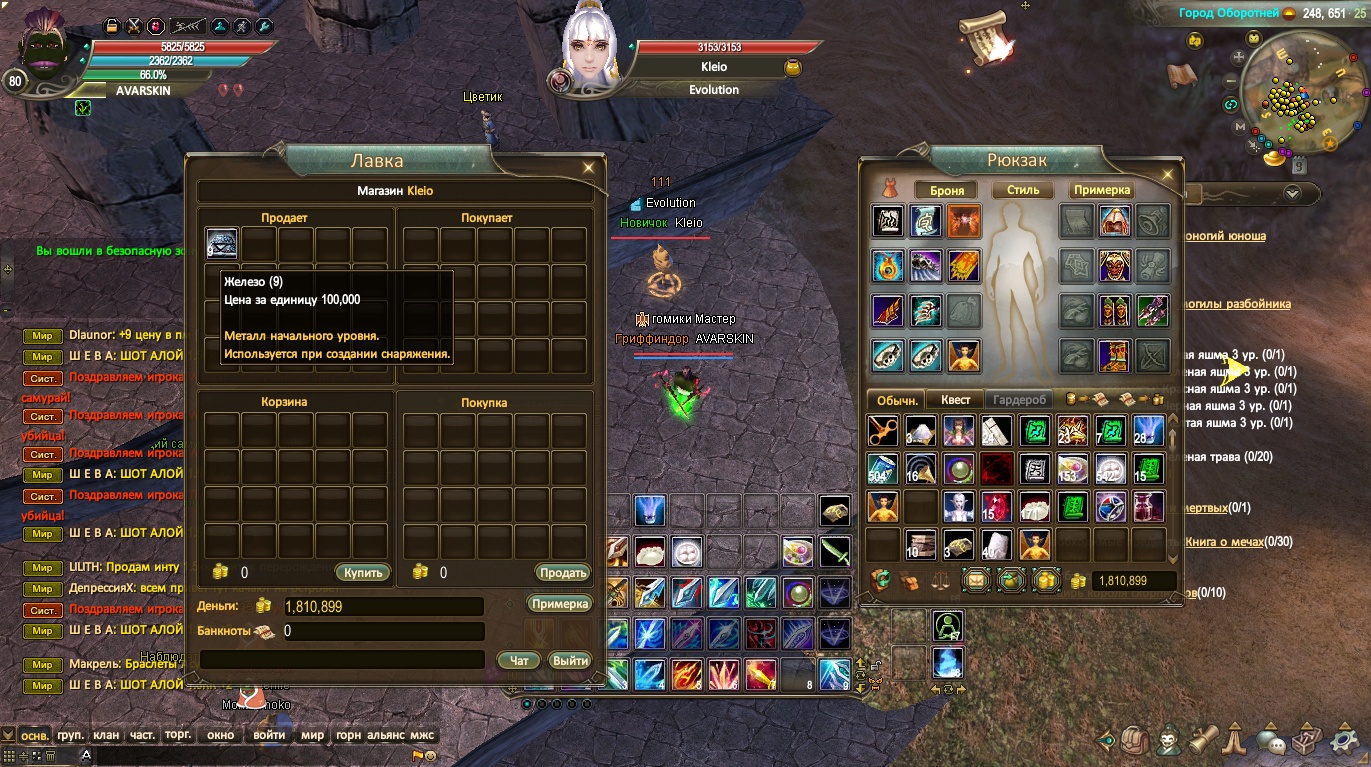
Task: Leave the shop with the Выйти button
Action: pos(570,660)
